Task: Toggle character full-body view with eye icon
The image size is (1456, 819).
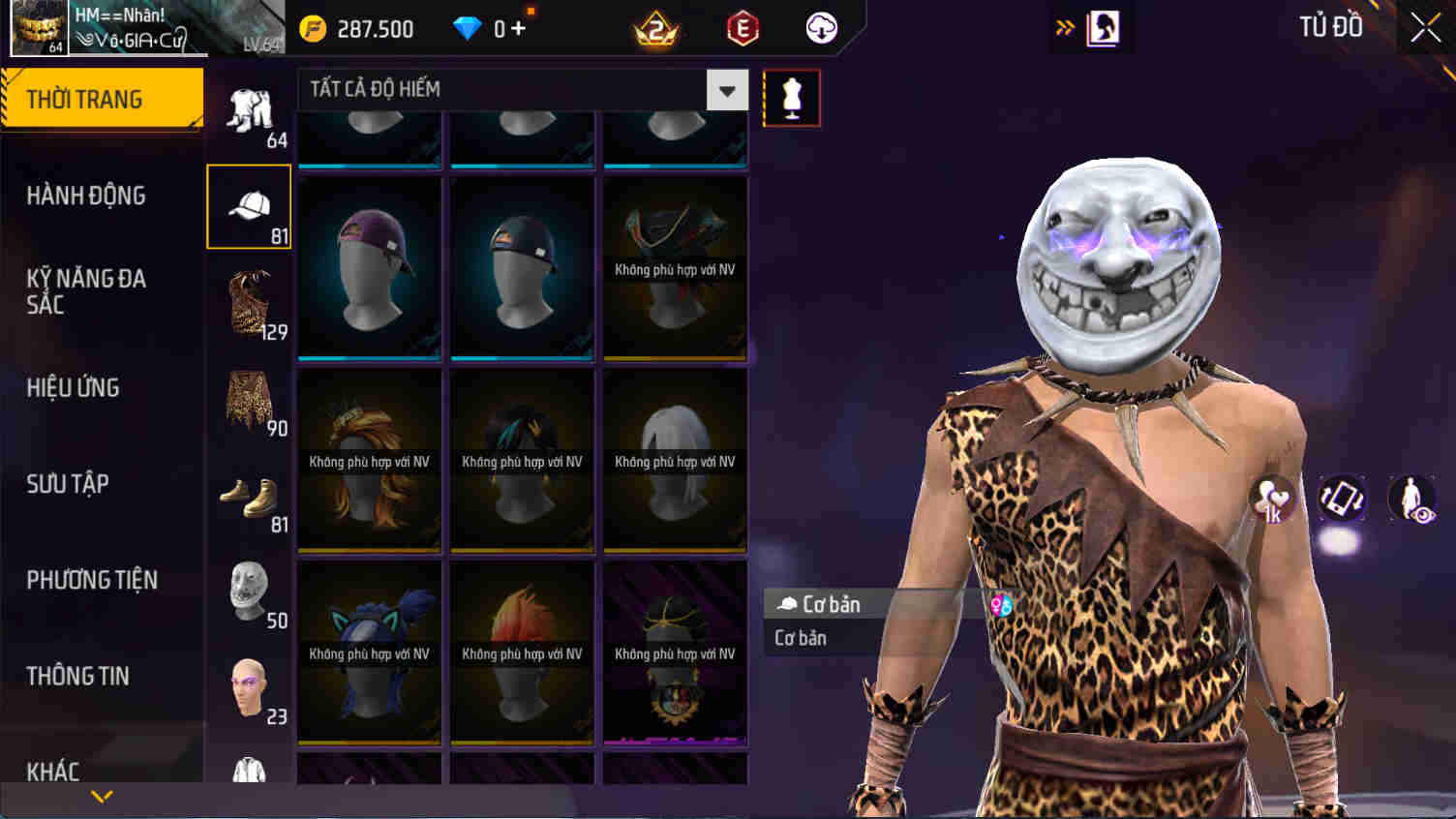Action: [1410, 500]
